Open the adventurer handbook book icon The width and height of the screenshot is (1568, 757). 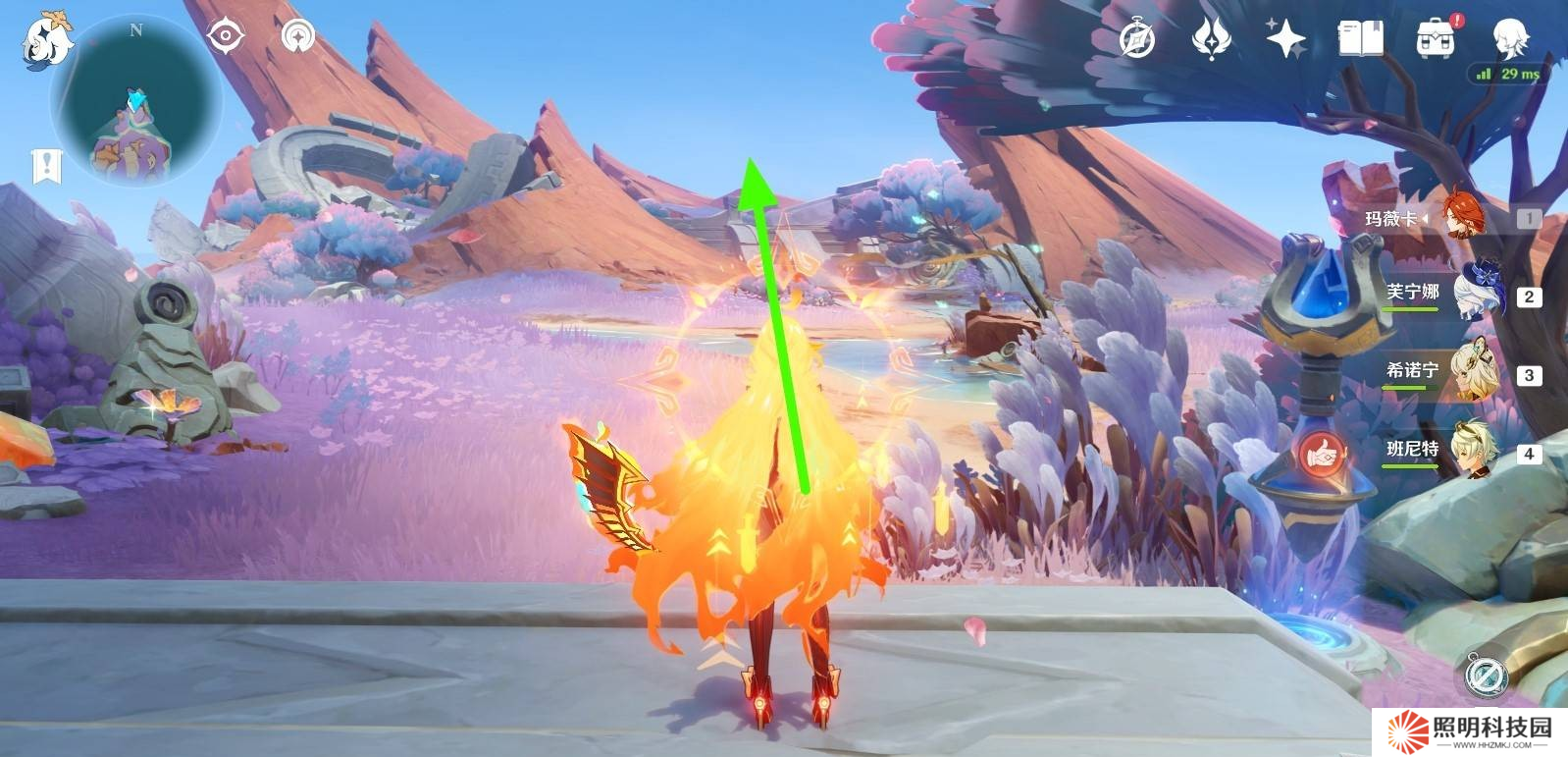[1360, 39]
